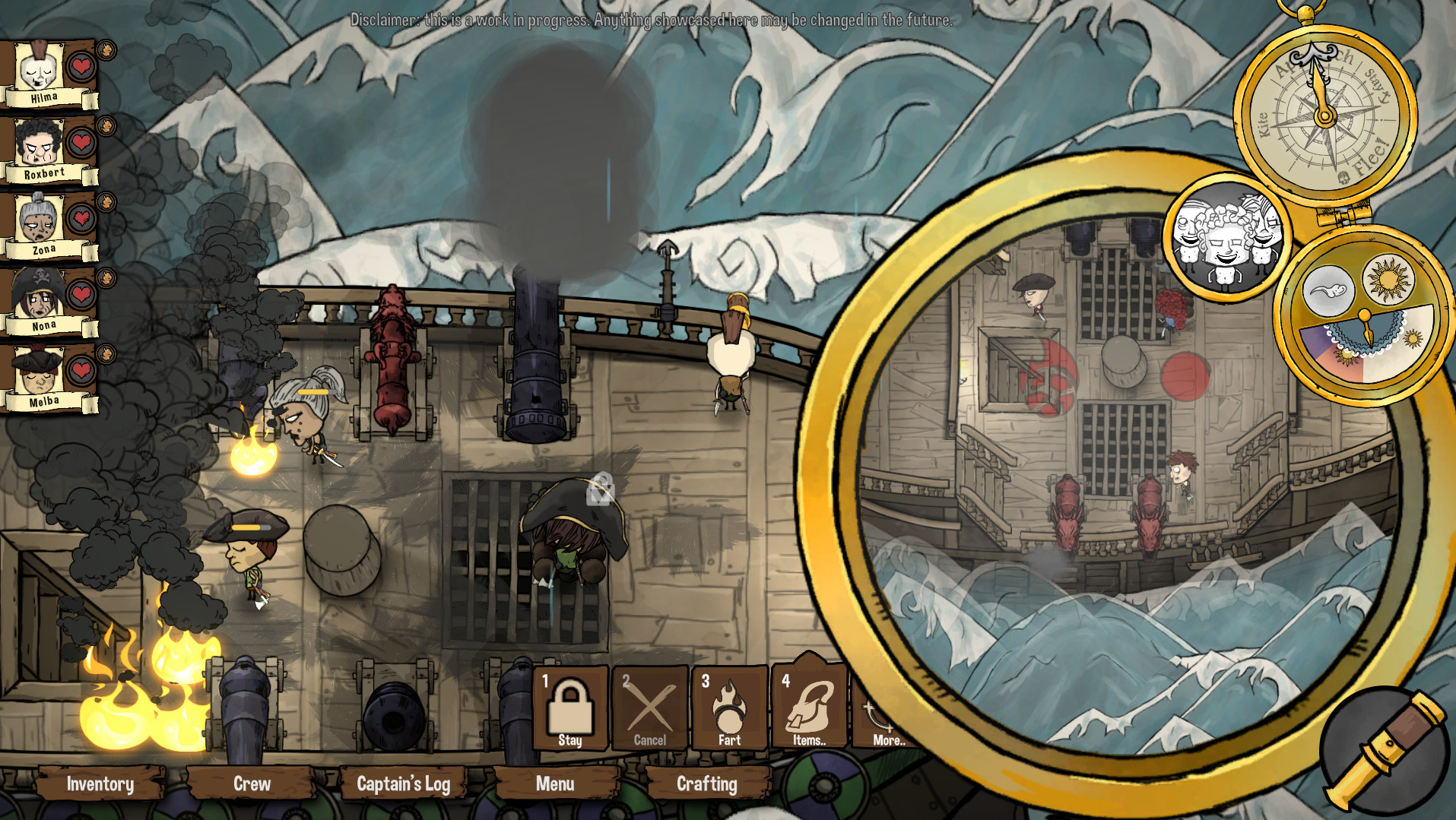Open the Menu
This screenshot has width=1456, height=820.
[x=556, y=784]
